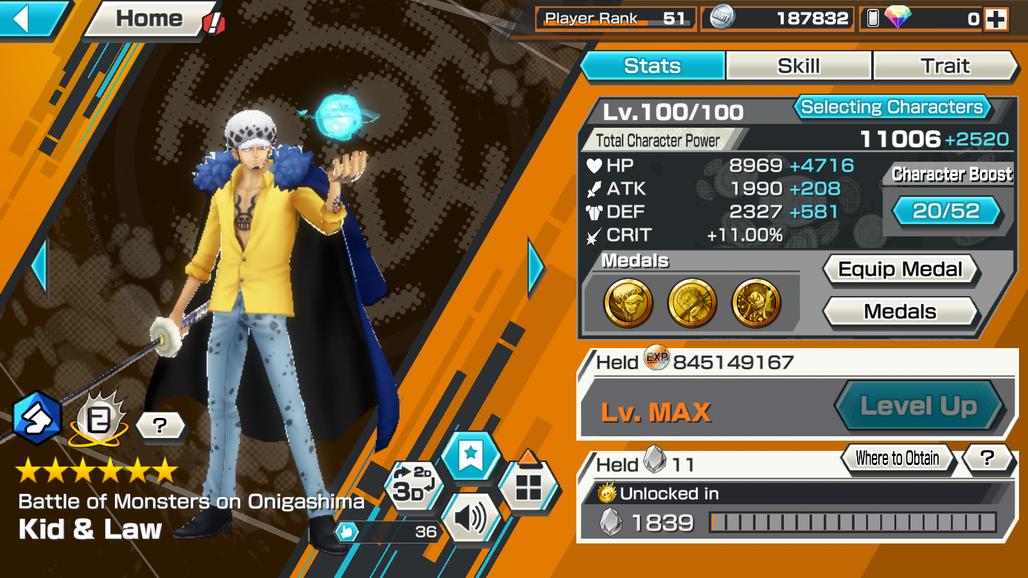Open the four-square grid icon
Screen dimensions: 1028x578
pyautogui.click(x=528, y=488)
